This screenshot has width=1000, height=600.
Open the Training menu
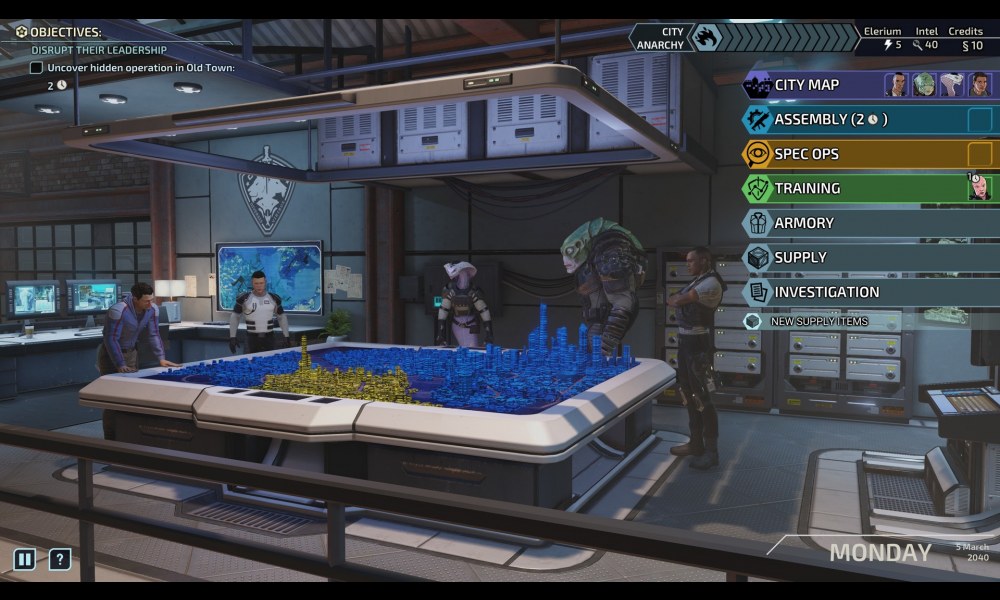pyautogui.click(x=806, y=188)
